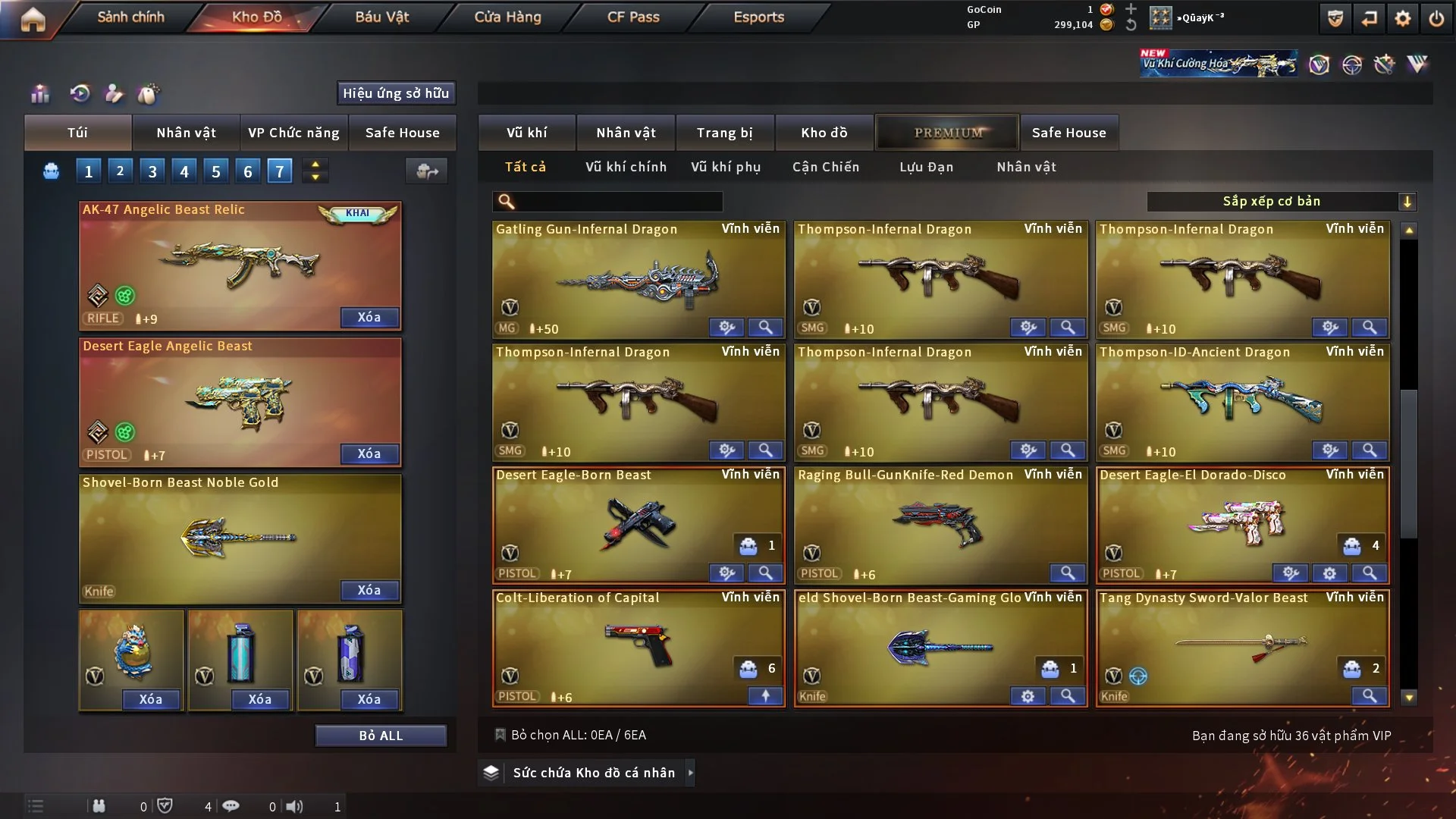1456x819 pixels.
Task: Show the Cận Chiến category
Action: [x=826, y=167]
